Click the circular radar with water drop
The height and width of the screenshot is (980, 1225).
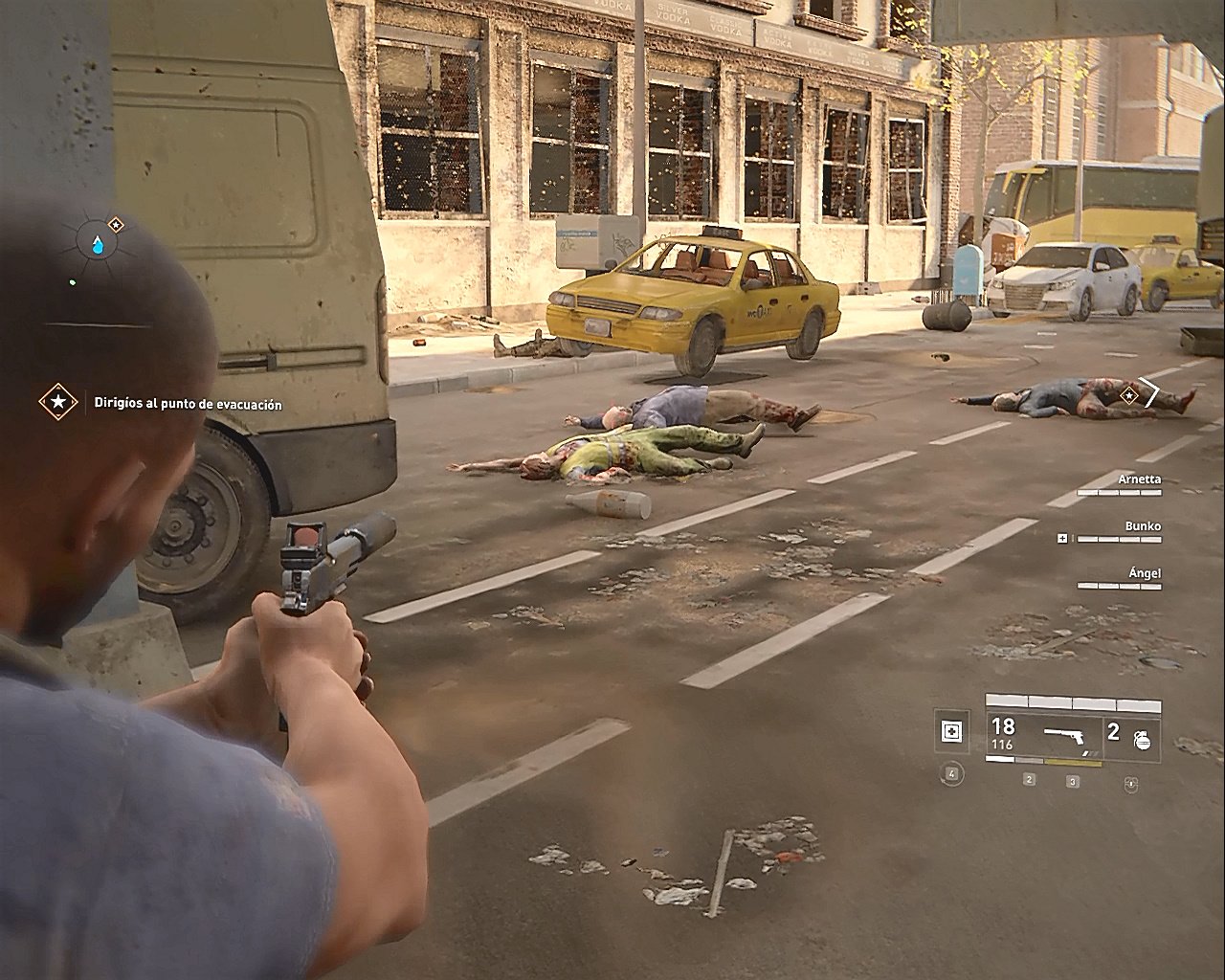click(x=97, y=245)
